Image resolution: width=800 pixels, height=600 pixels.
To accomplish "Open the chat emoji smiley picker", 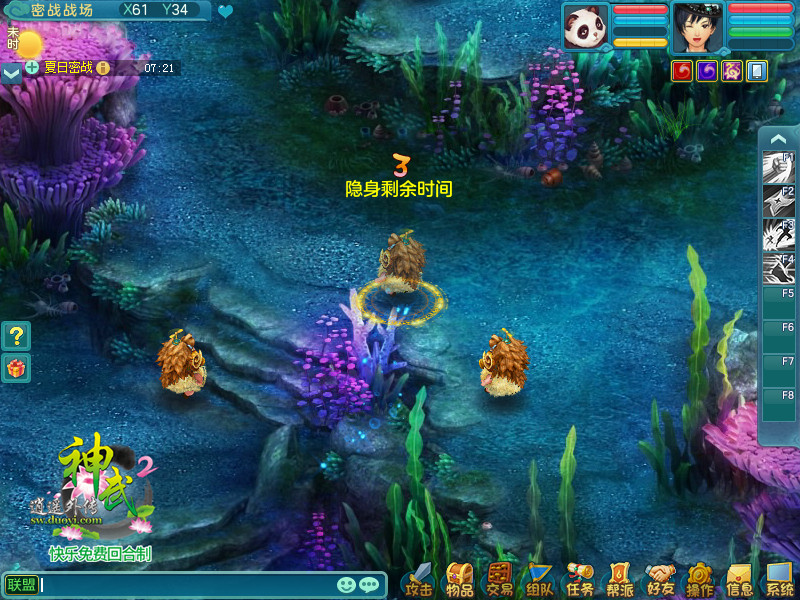I will pyautogui.click(x=347, y=585).
